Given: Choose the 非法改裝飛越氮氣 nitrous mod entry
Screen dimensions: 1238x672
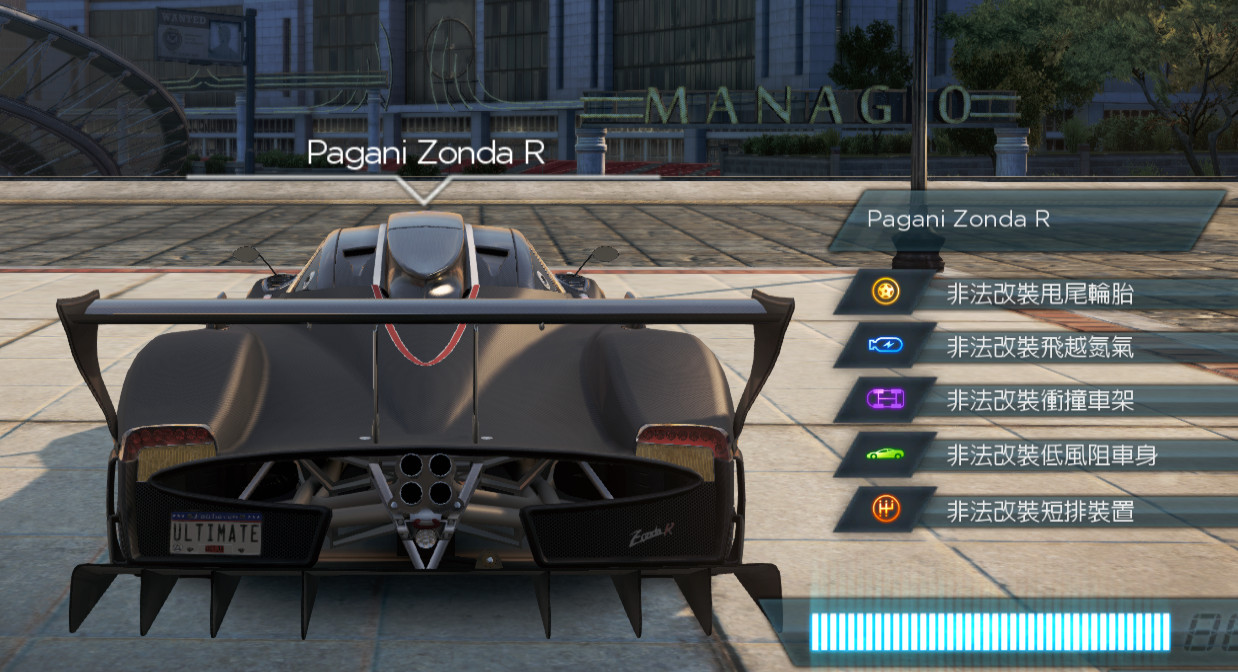Looking at the screenshot, I should (1040, 347).
